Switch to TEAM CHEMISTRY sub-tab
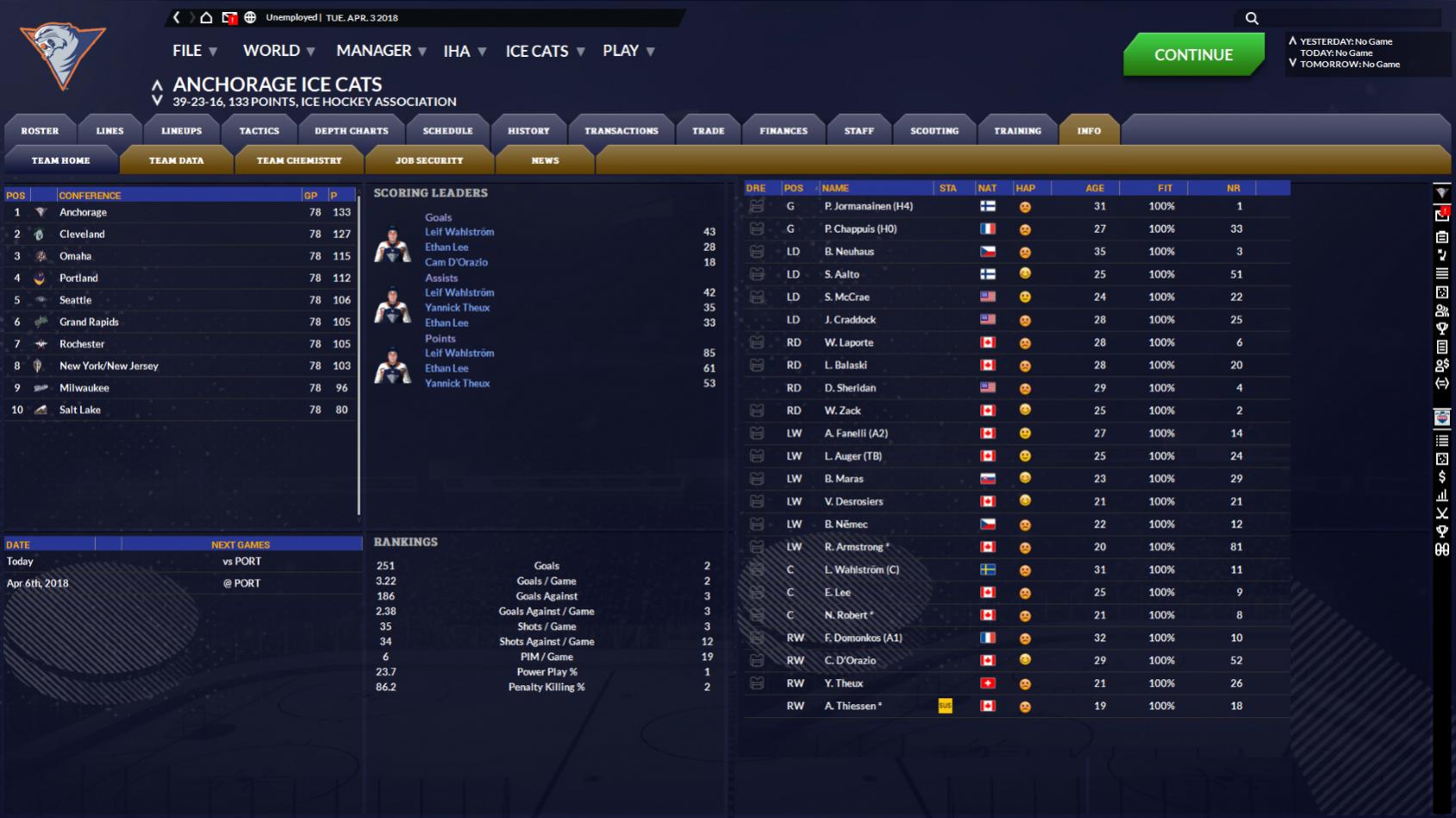 click(298, 160)
